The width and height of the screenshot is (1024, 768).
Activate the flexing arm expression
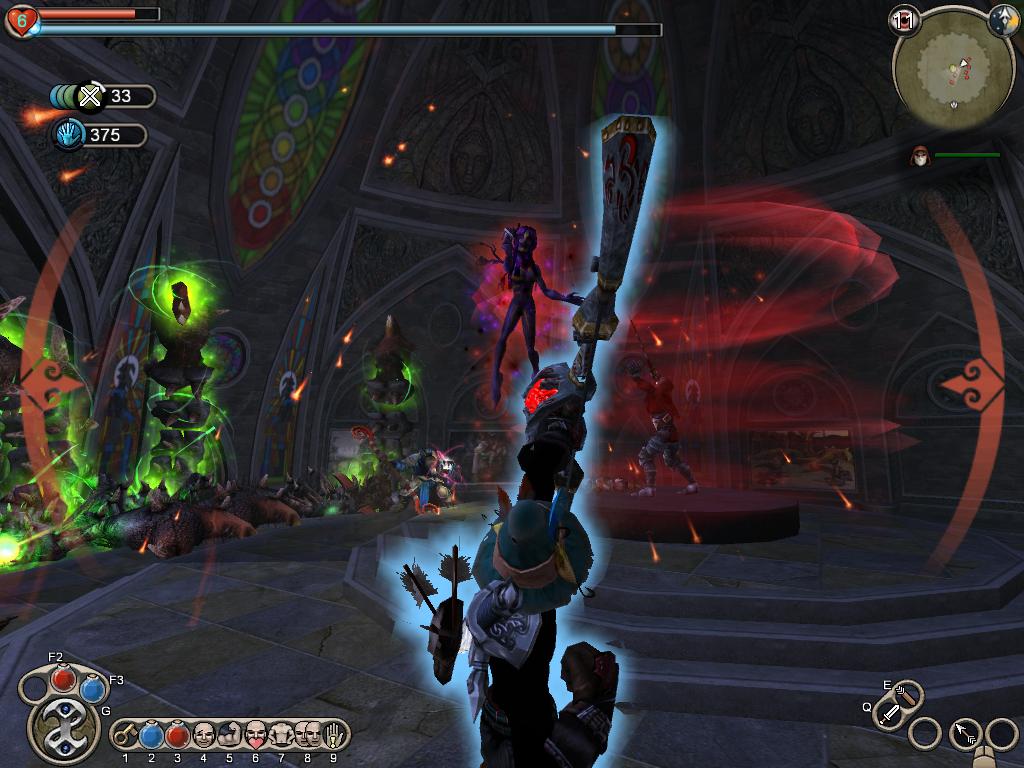[229, 736]
